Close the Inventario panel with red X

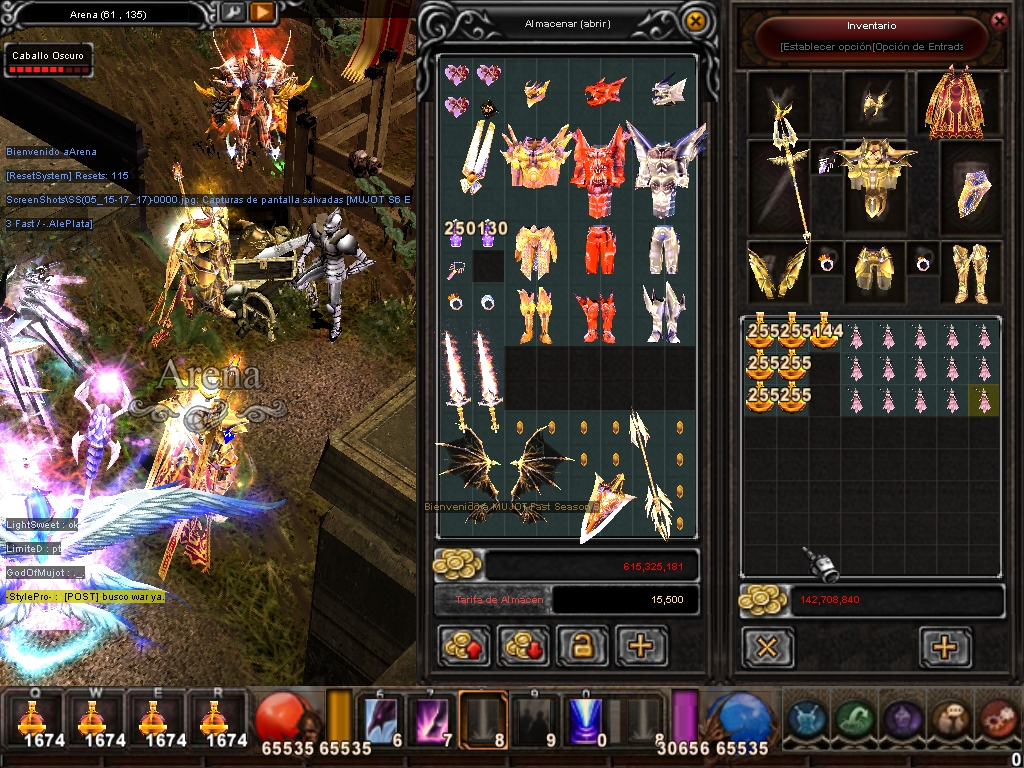click(x=998, y=20)
